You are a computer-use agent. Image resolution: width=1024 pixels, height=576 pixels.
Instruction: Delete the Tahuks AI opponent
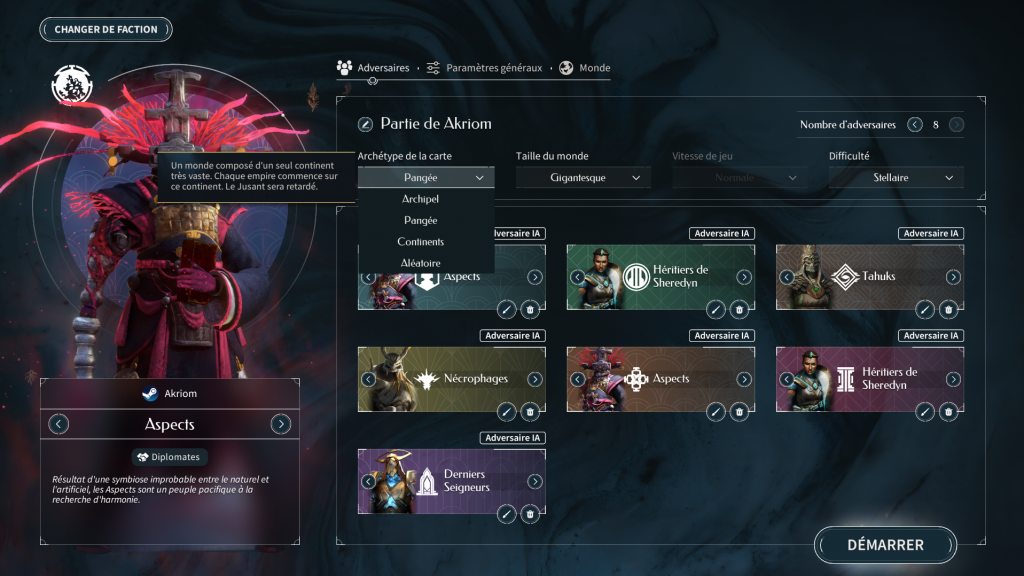coord(948,310)
